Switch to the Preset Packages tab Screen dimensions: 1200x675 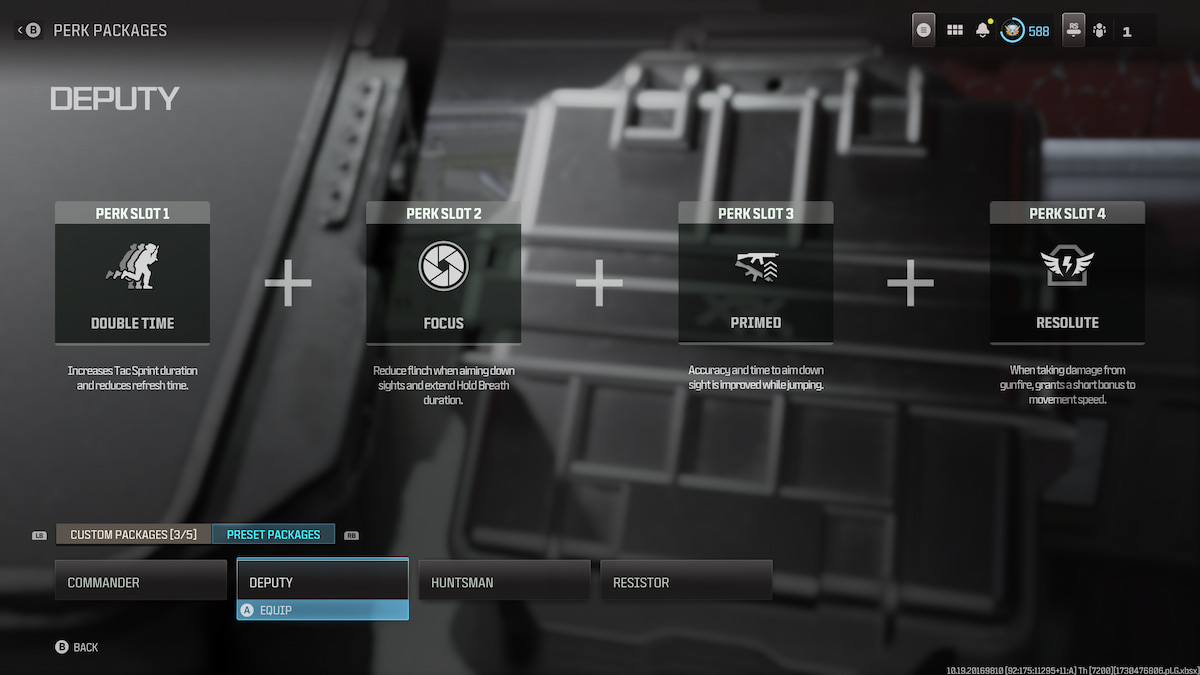pyautogui.click(x=273, y=534)
